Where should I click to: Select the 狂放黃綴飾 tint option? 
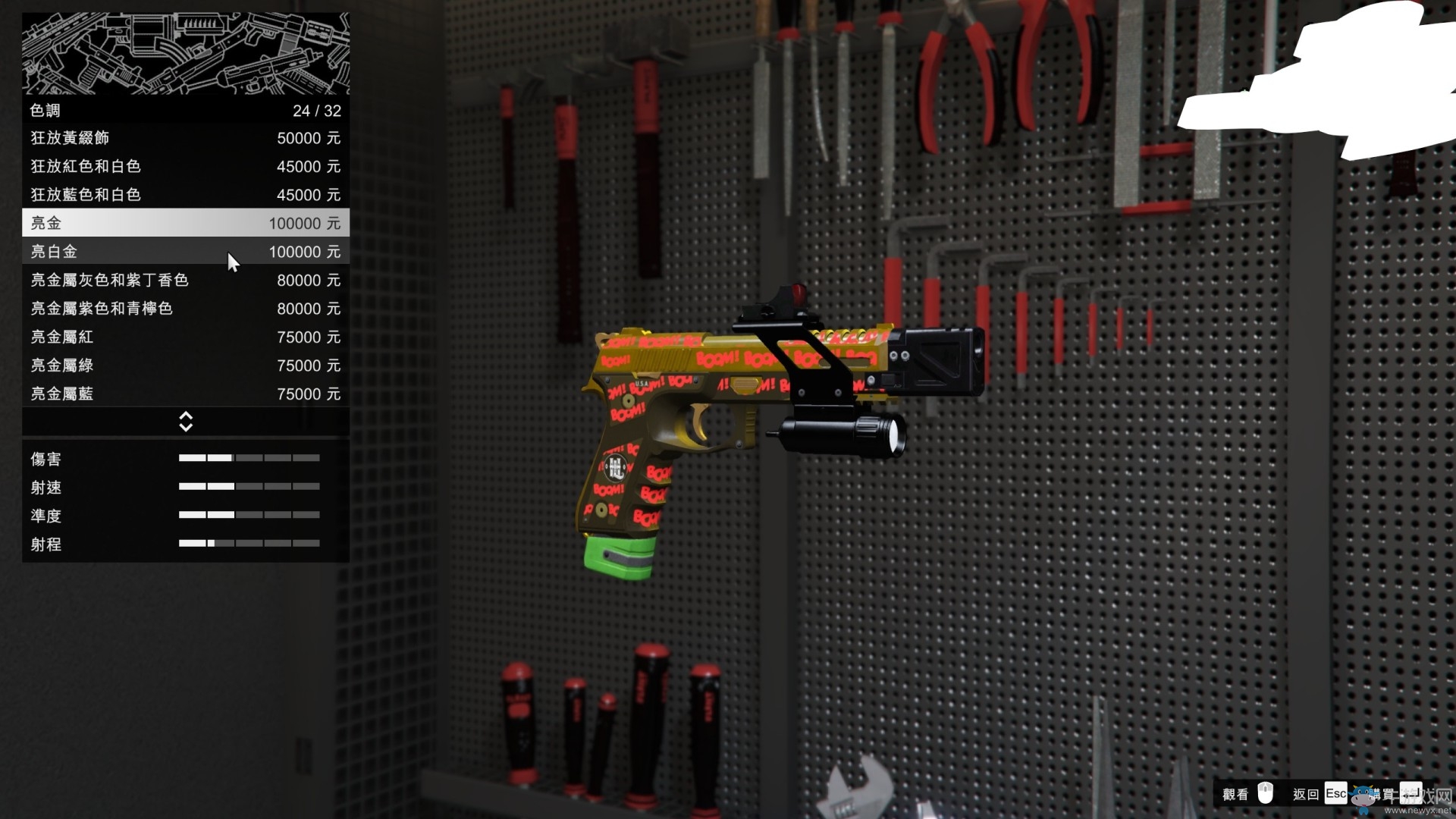coord(185,138)
